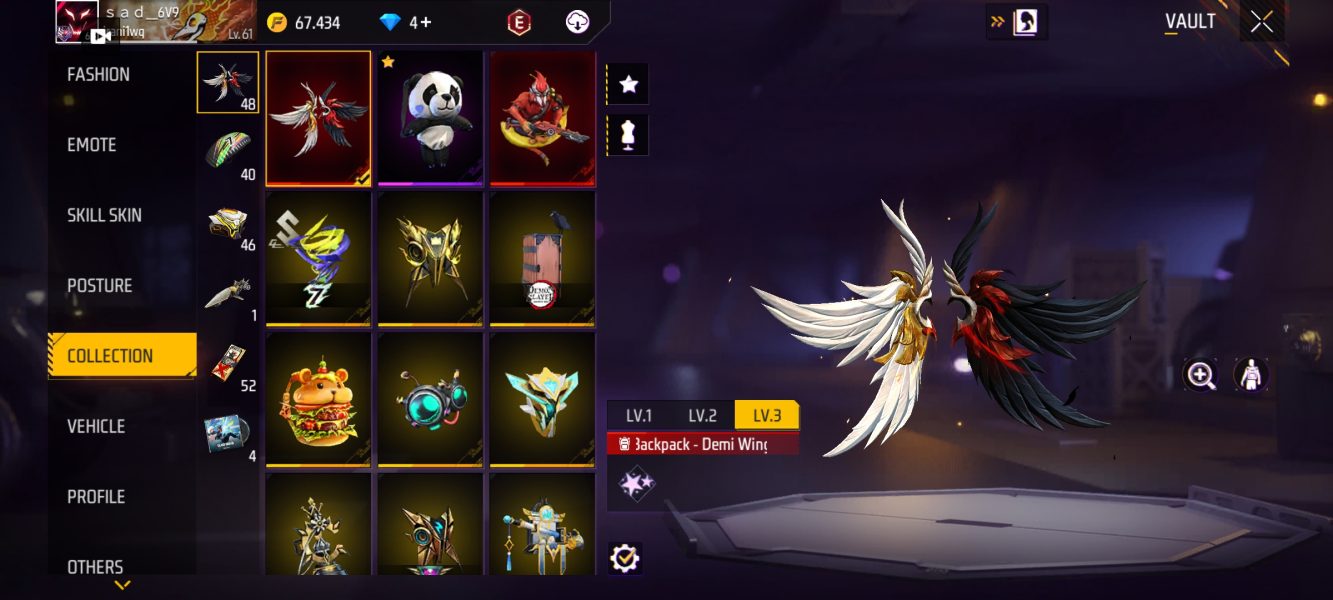Switch to the LV.2 backpack level
The width and height of the screenshot is (1333, 600).
click(x=702, y=416)
